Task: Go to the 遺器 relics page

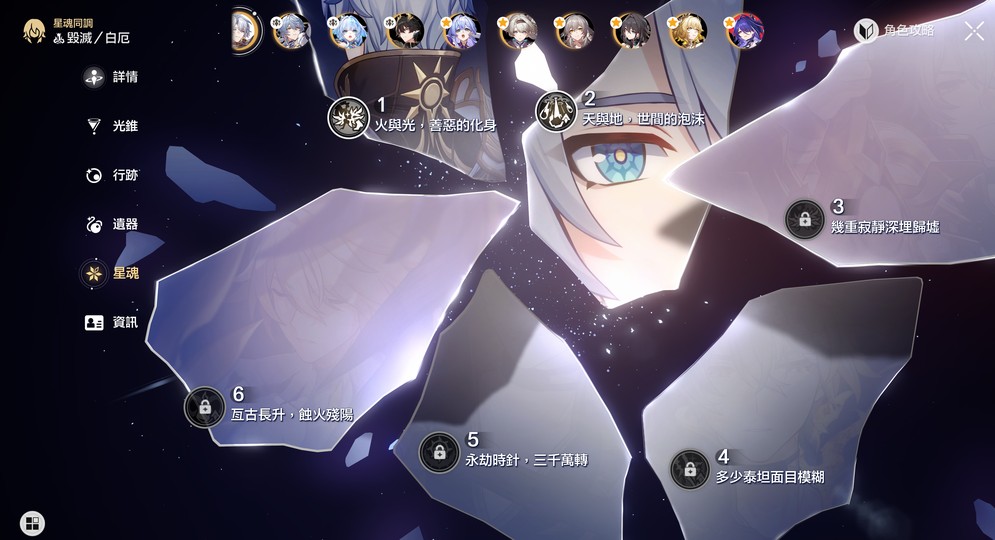Action: pyautogui.click(x=111, y=224)
